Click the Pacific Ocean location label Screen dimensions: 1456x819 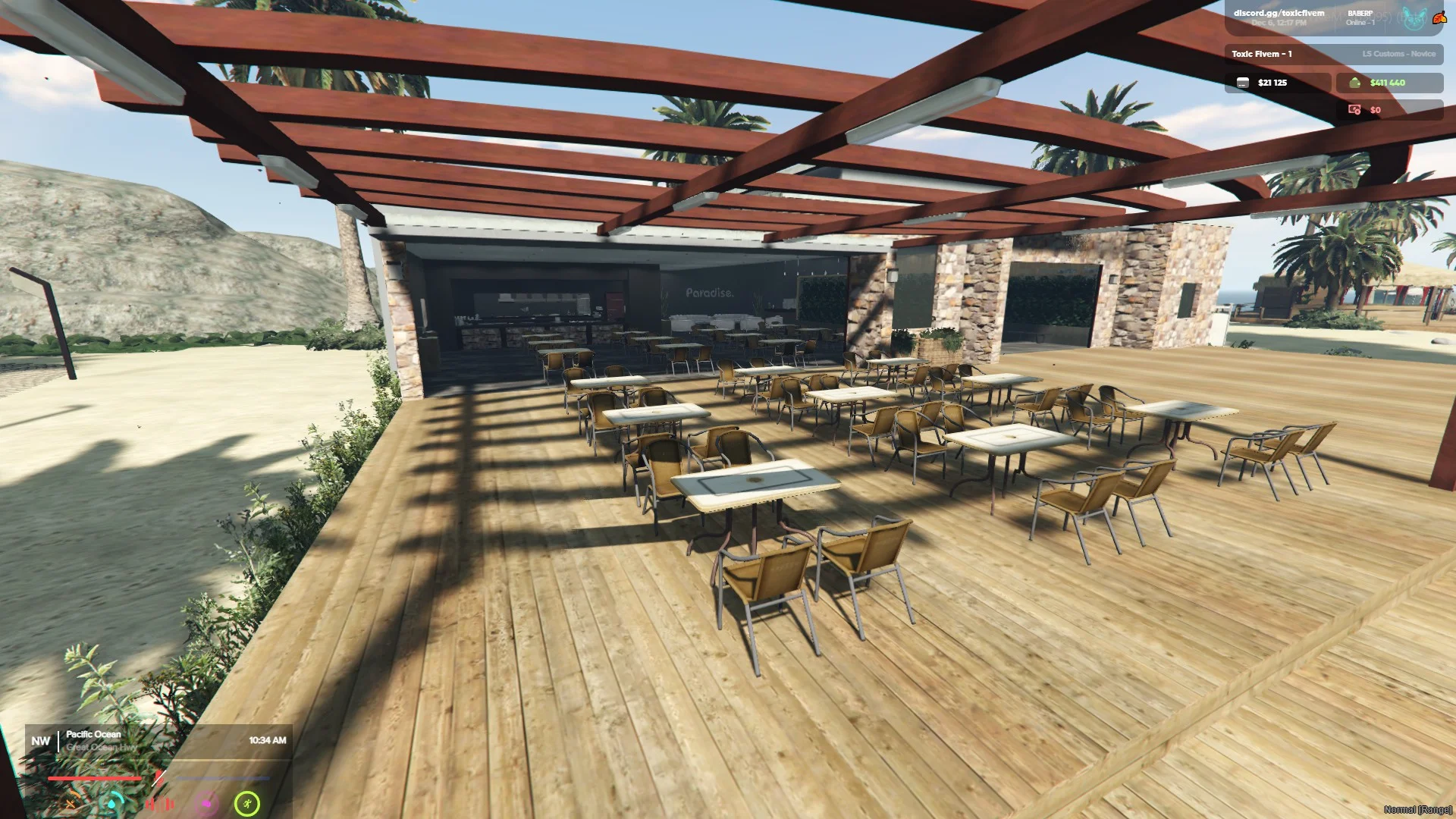coord(93,734)
